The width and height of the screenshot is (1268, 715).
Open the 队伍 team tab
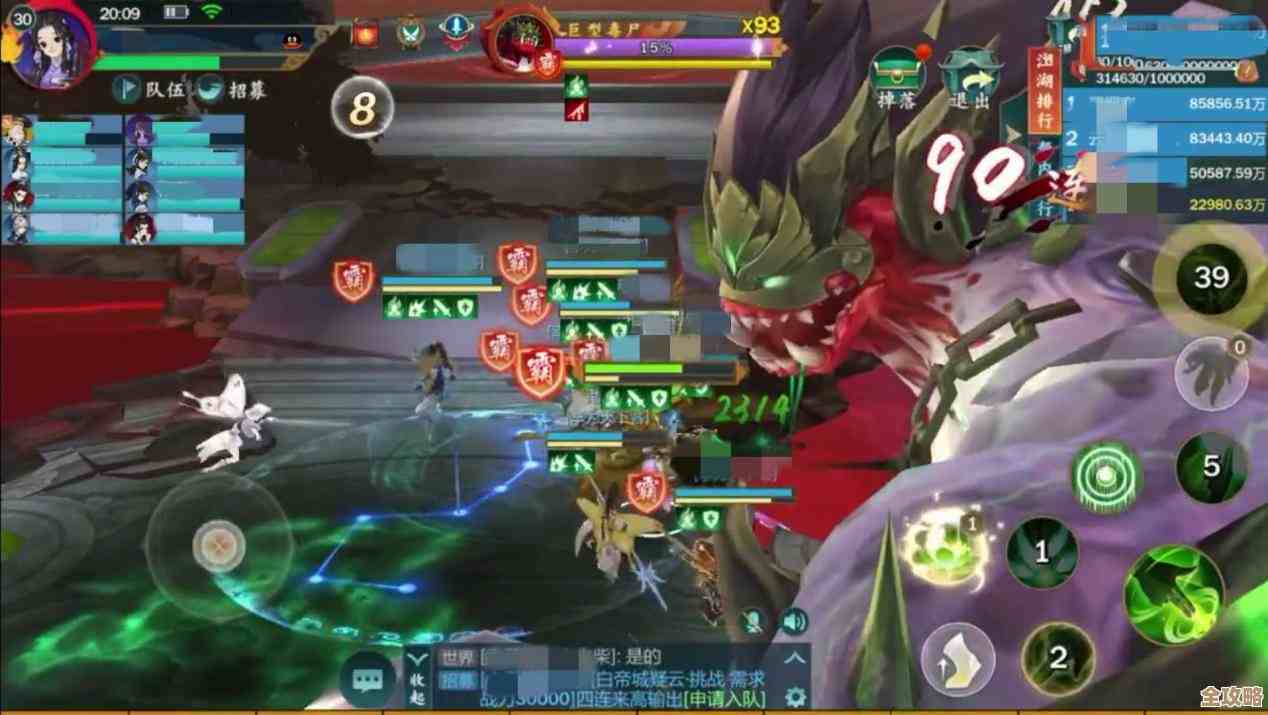pyautogui.click(x=152, y=89)
